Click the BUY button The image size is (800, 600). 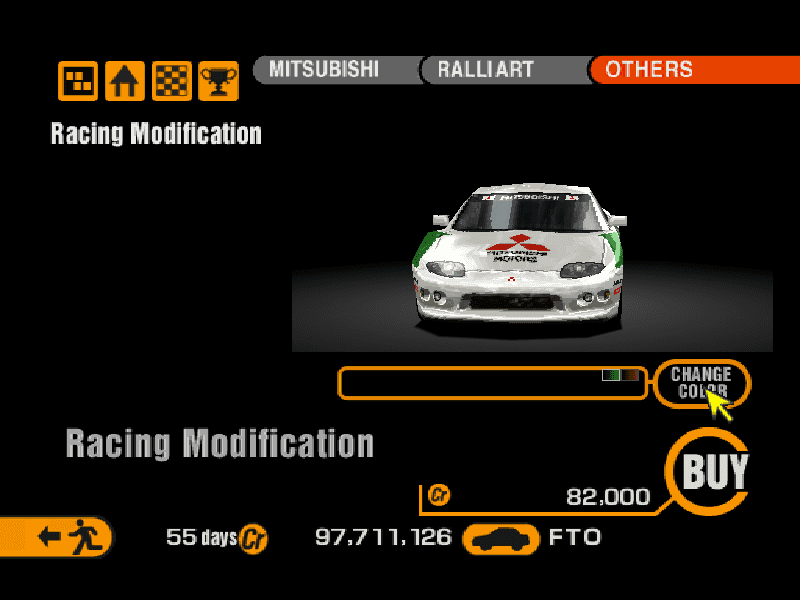click(713, 471)
